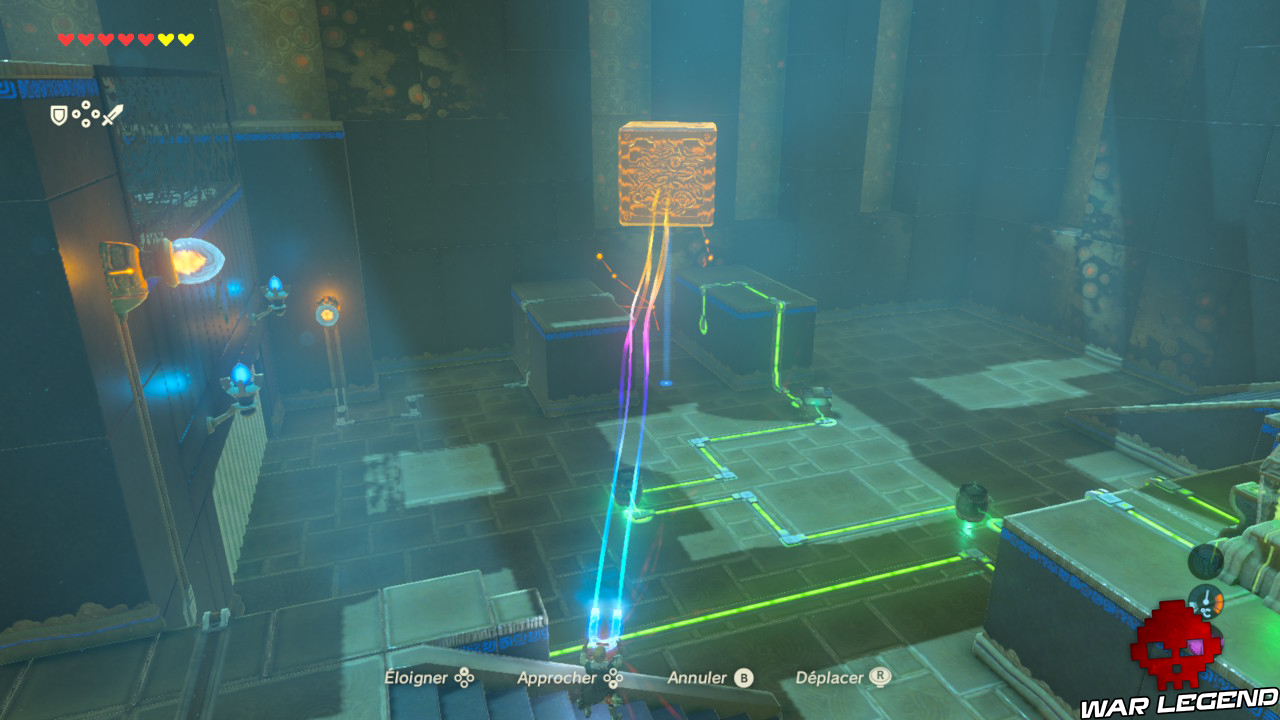The image size is (1280, 720).
Task: Toggle the first red heart in the meter
Action: coord(65,39)
